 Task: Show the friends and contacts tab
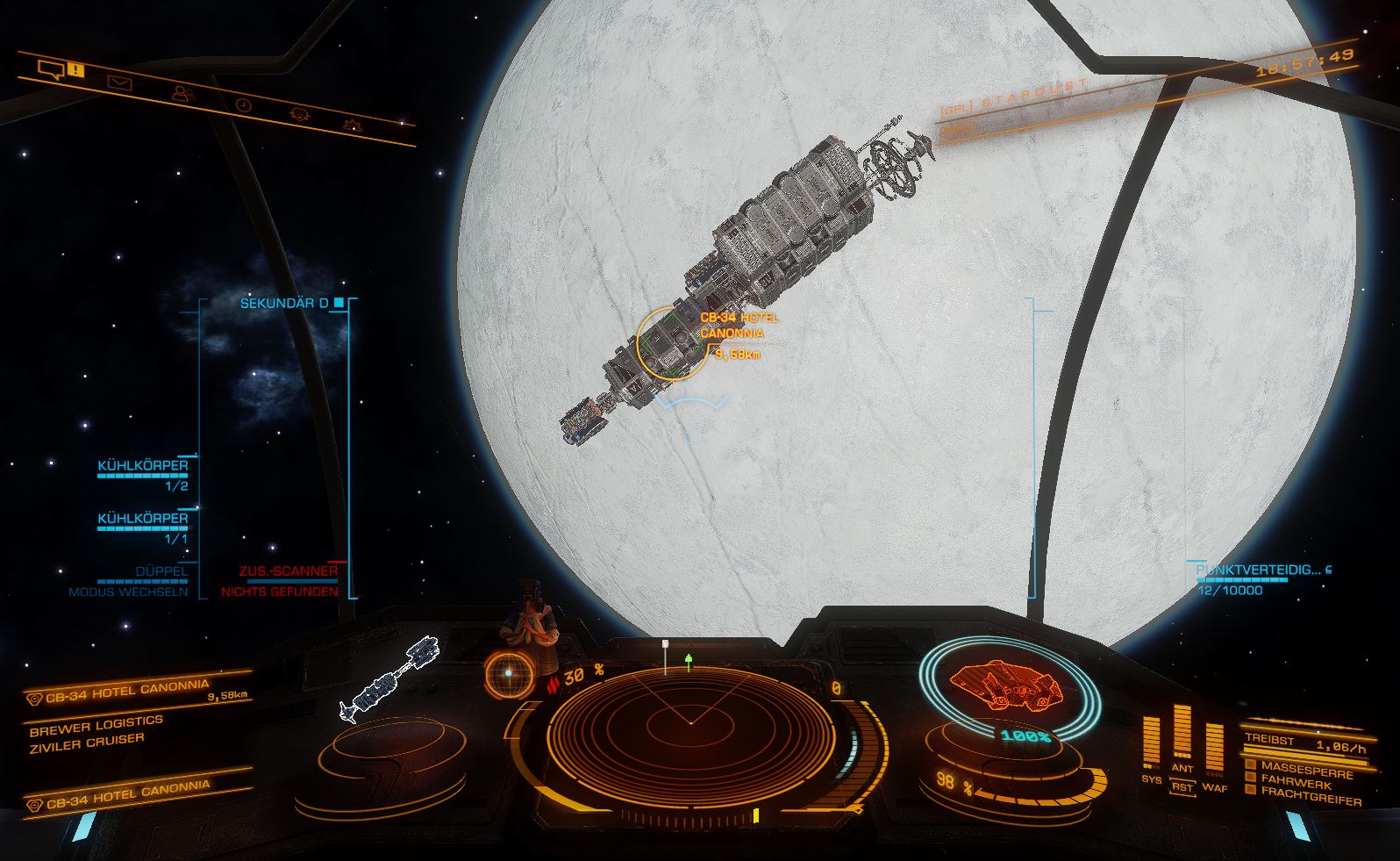point(182,92)
